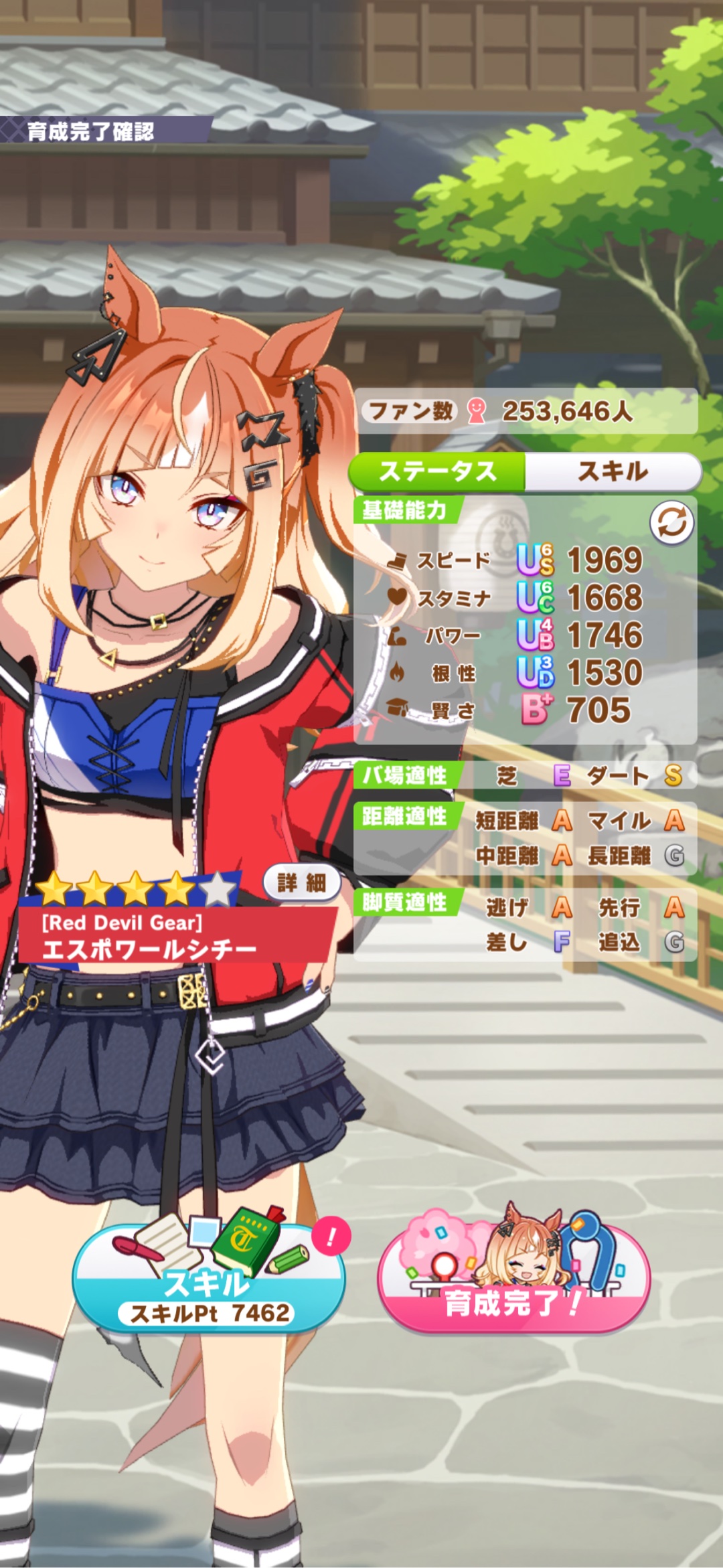723x1568 pixels.
Task: Toggle the stat display refresh icon
Action: click(671, 522)
